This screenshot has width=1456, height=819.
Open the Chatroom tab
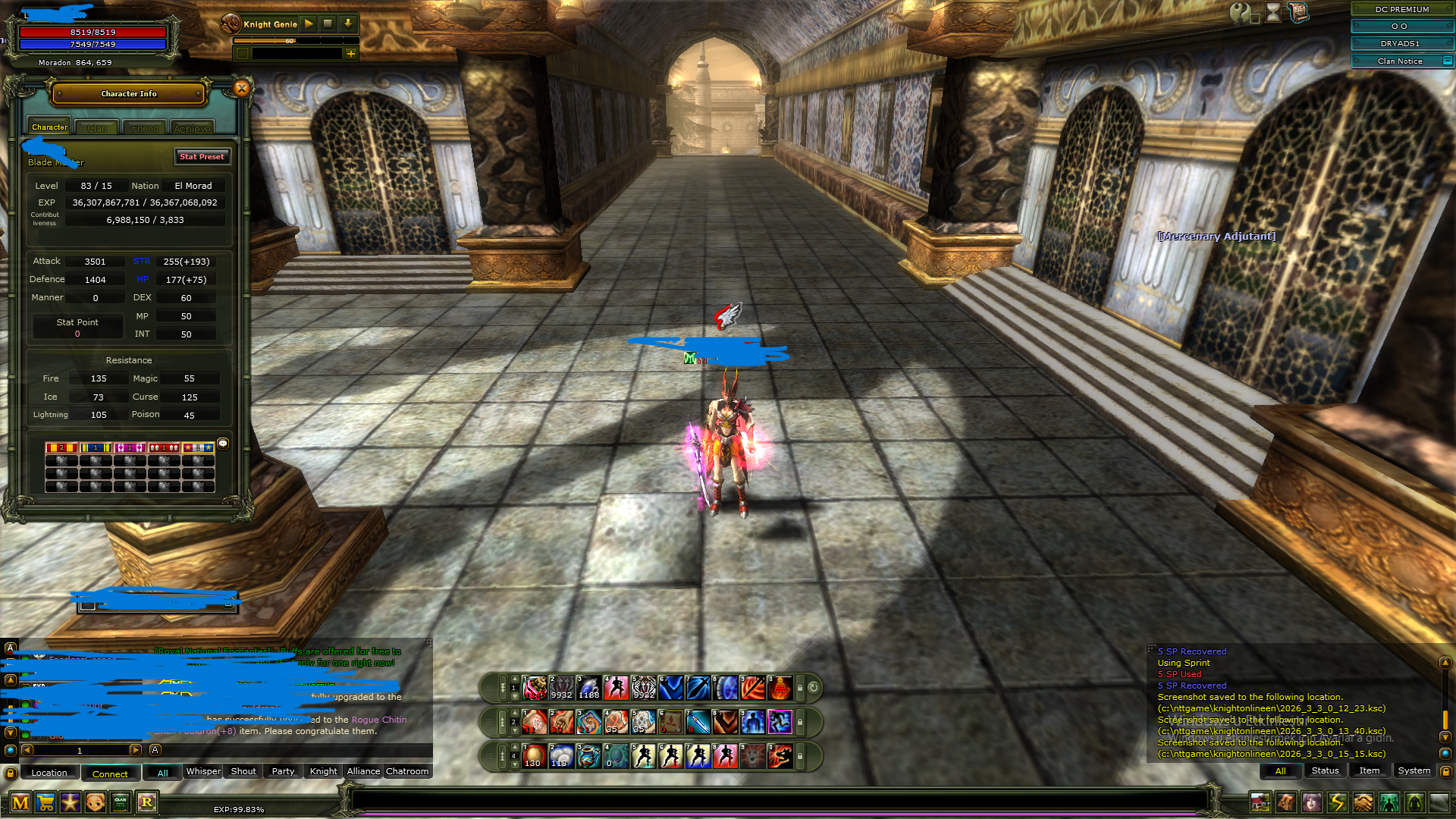tap(407, 771)
